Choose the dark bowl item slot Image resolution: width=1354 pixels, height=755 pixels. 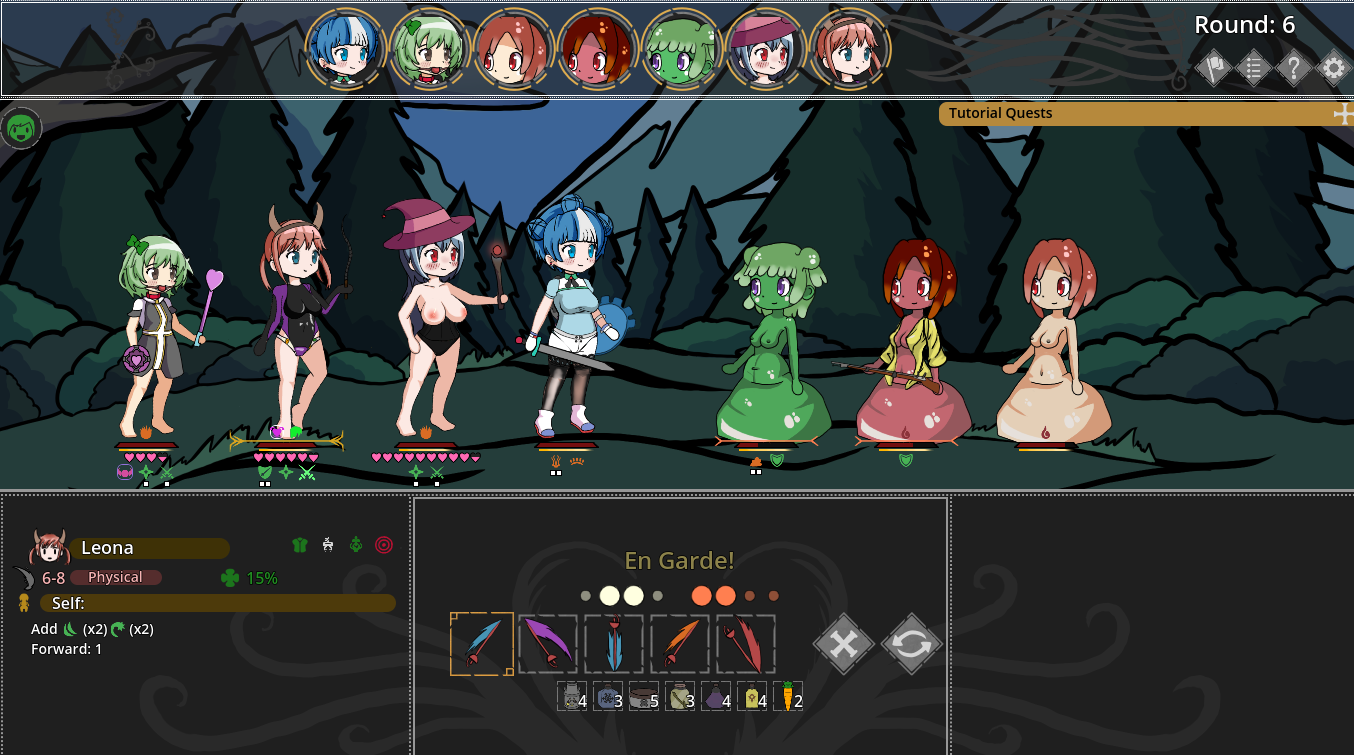[x=644, y=696]
